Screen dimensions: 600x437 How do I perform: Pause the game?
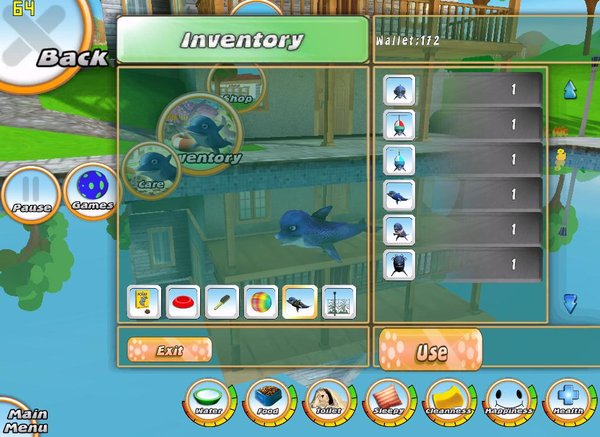(31, 193)
